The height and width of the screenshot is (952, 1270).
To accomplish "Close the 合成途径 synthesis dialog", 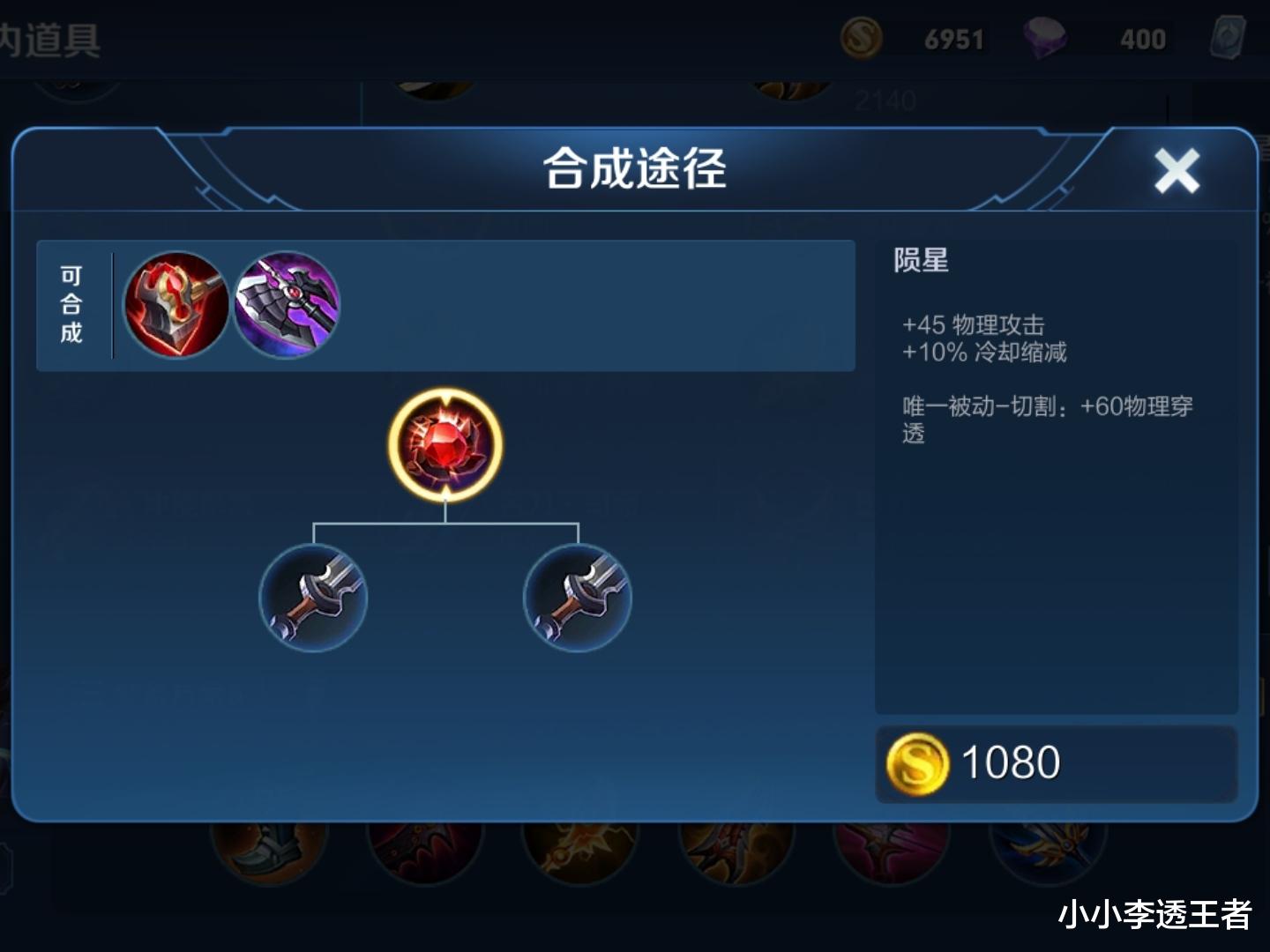I will (1177, 170).
